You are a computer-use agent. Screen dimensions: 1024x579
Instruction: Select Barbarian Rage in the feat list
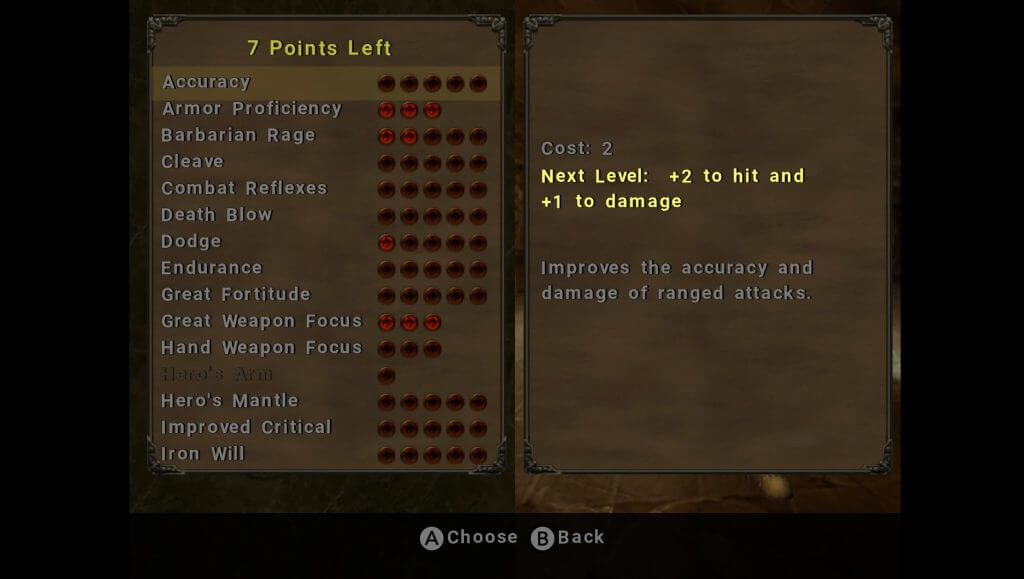(x=238, y=135)
